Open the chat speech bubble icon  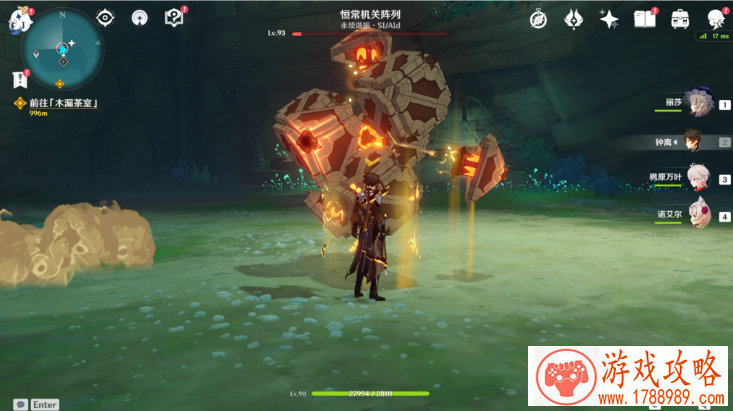pyautogui.click(x=20, y=404)
